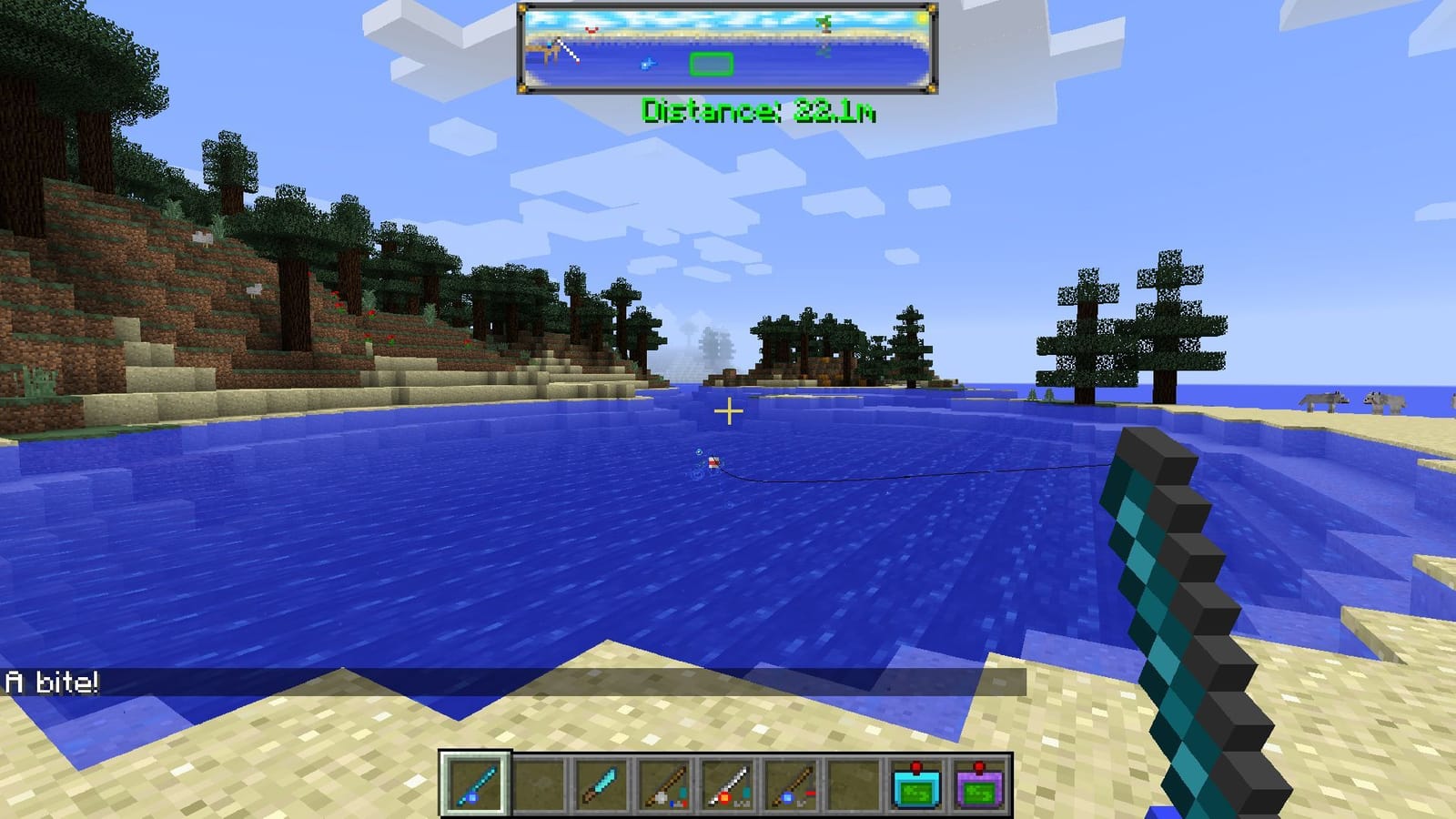Select the diamond sword in the hotbar
Image resolution: width=1456 pixels, height=819 pixels.
pos(602,784)
